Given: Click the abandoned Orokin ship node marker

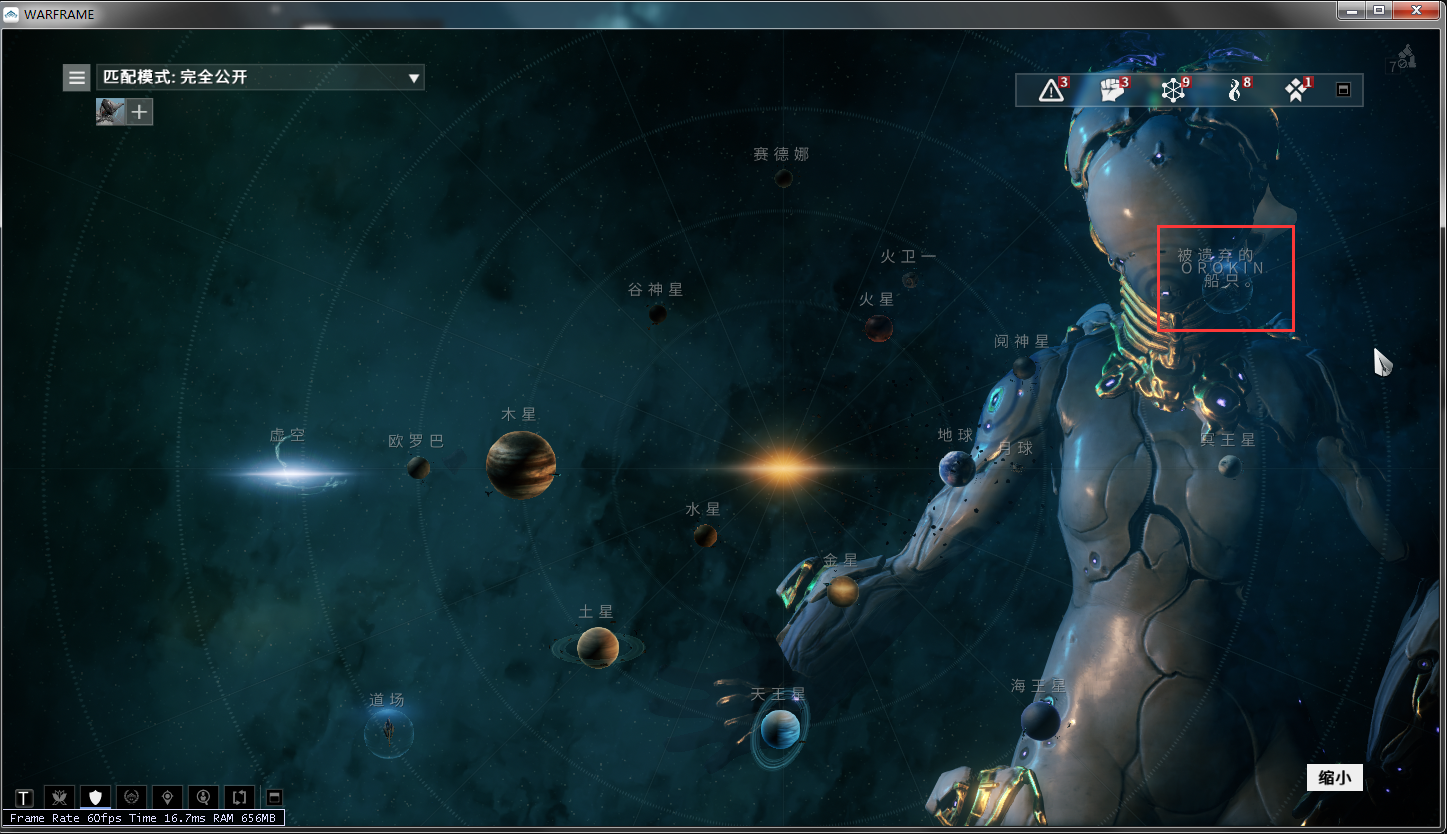Looking at the screenshot, I should point(1225,278).
